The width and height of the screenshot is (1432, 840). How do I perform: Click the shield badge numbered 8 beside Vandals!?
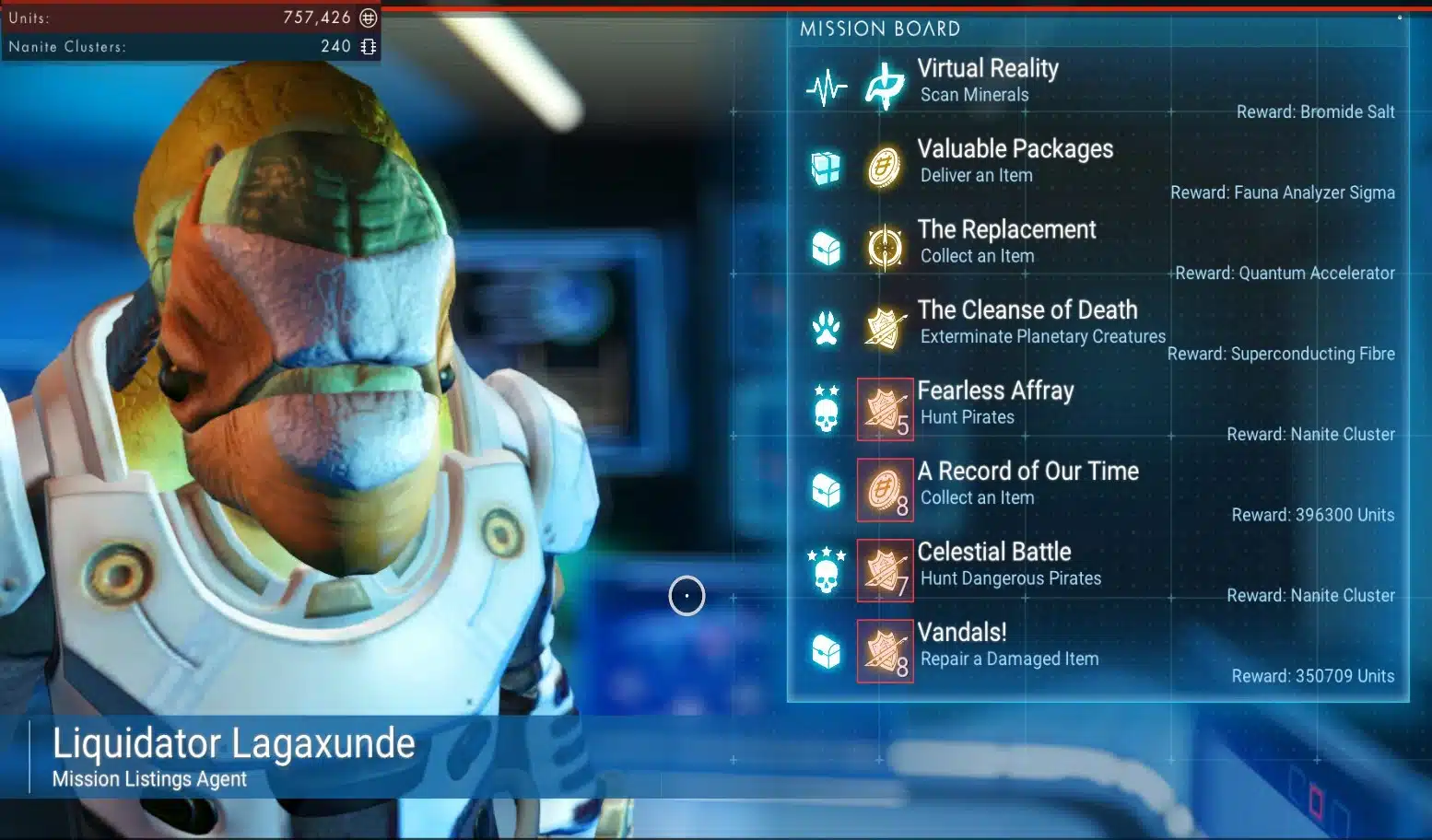[x=885, y=651]
